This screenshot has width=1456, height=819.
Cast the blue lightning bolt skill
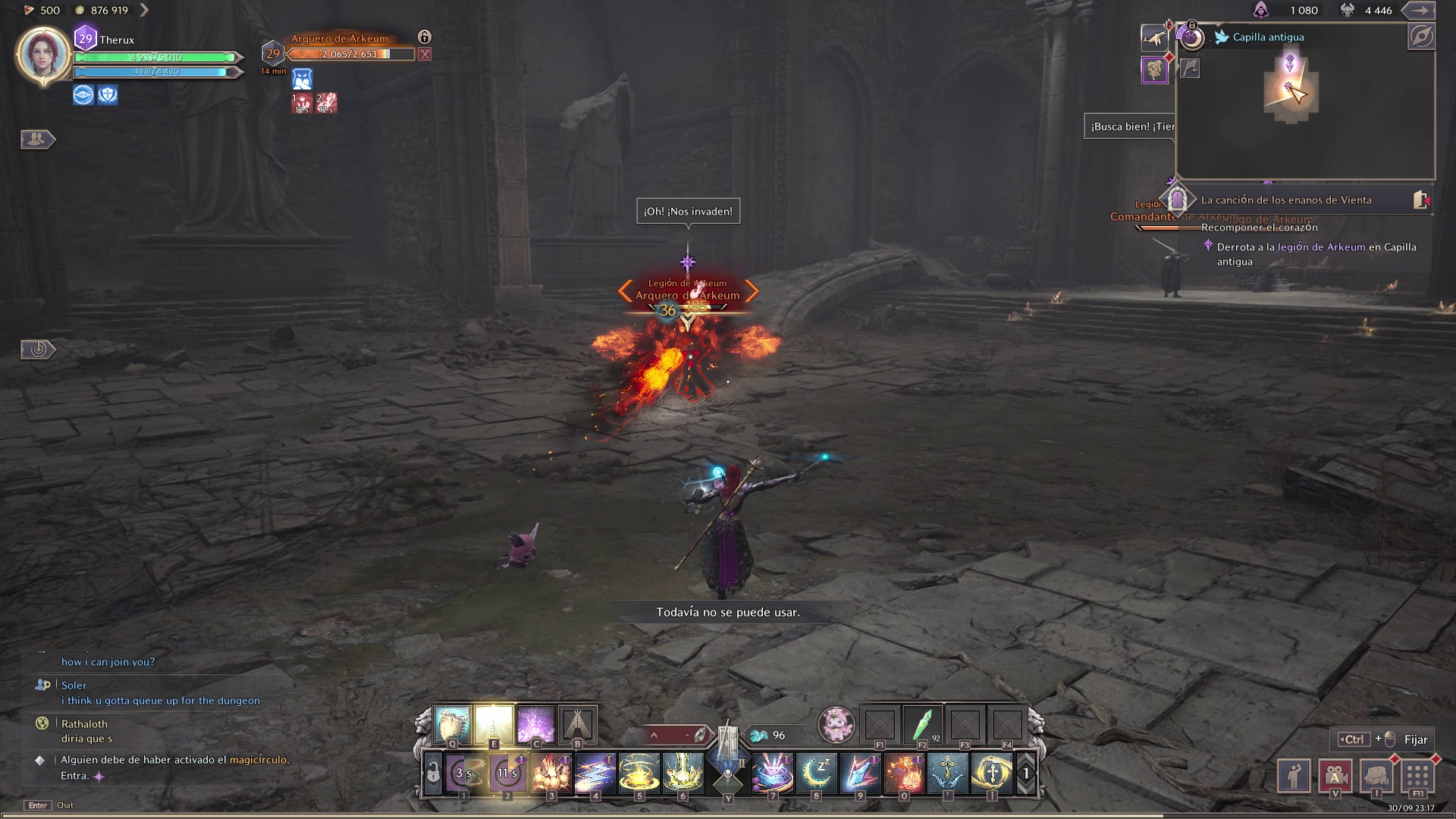(595, 773)
